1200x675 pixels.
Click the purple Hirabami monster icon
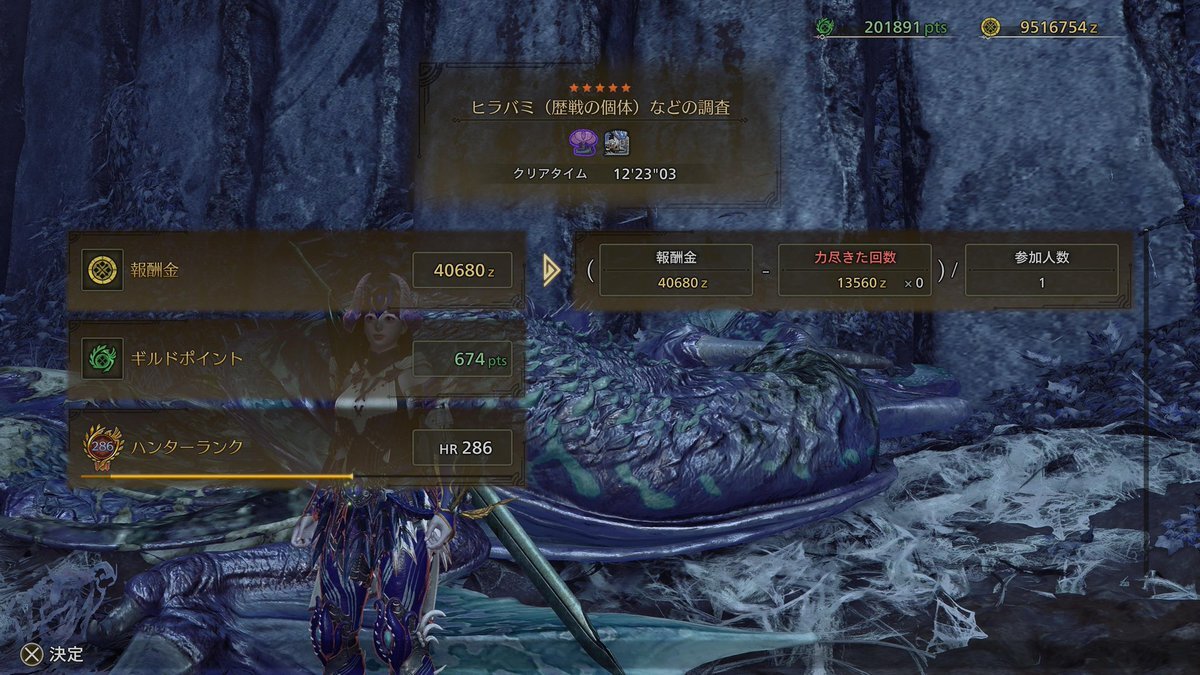[584, 141]
